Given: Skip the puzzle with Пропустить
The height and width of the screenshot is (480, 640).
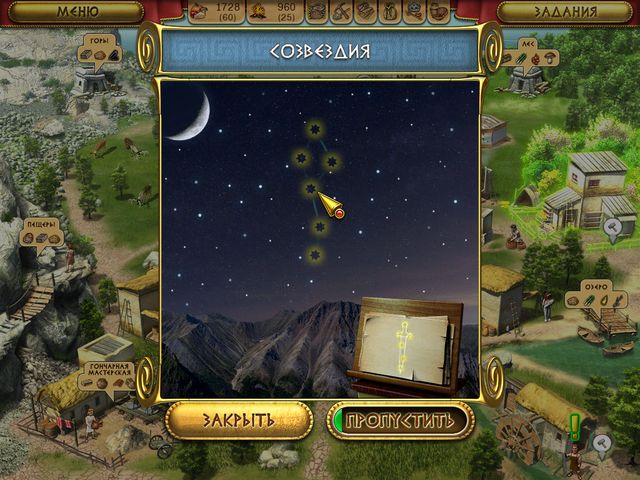Looking at the screenshot, I should tap(400, 420).
